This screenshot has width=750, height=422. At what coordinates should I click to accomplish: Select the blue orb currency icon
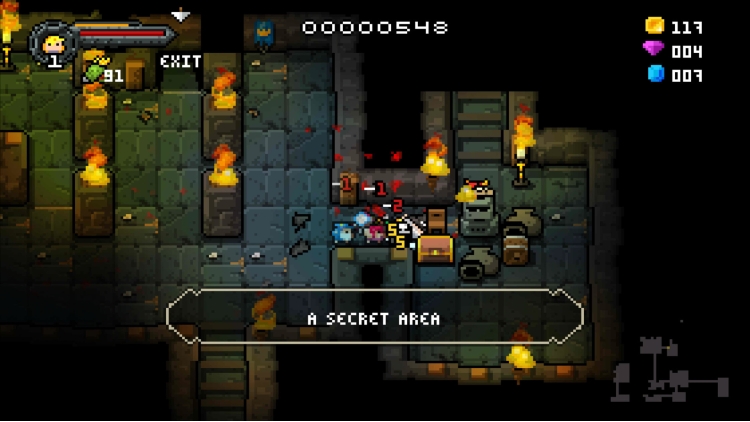pyautogui.click(x=655, y=74)
